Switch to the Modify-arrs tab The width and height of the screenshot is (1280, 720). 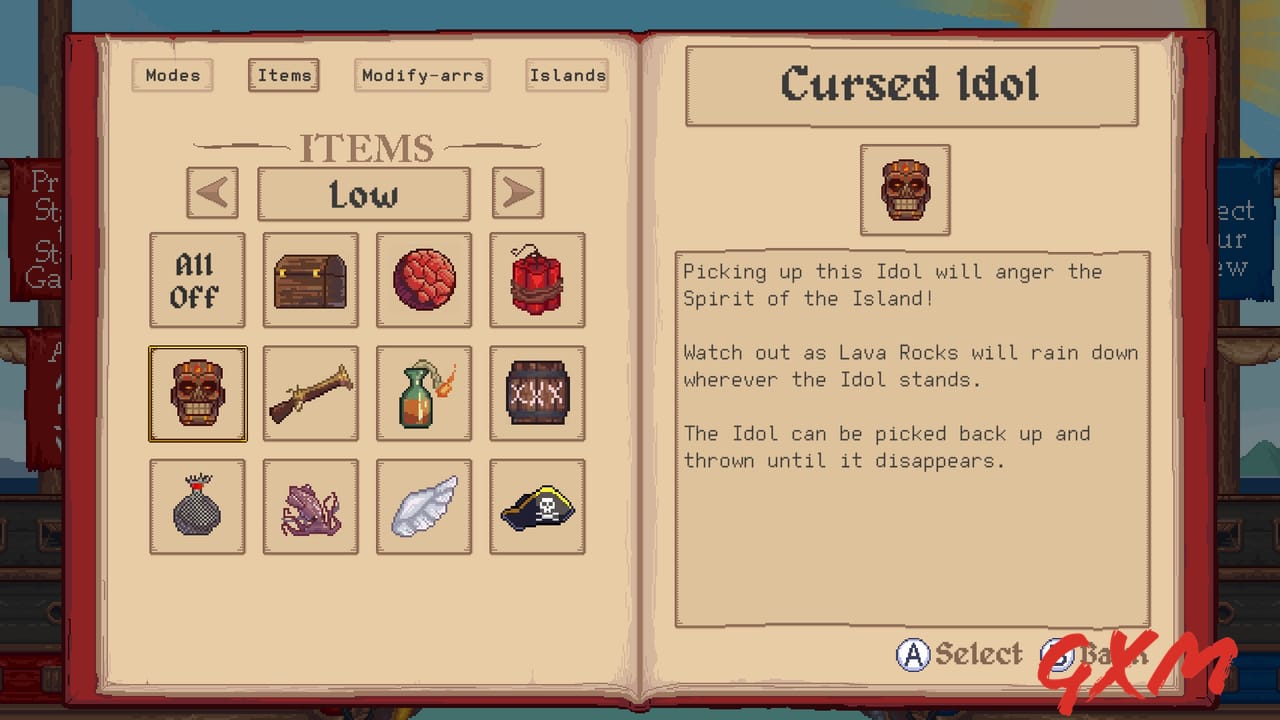(422, 75)
